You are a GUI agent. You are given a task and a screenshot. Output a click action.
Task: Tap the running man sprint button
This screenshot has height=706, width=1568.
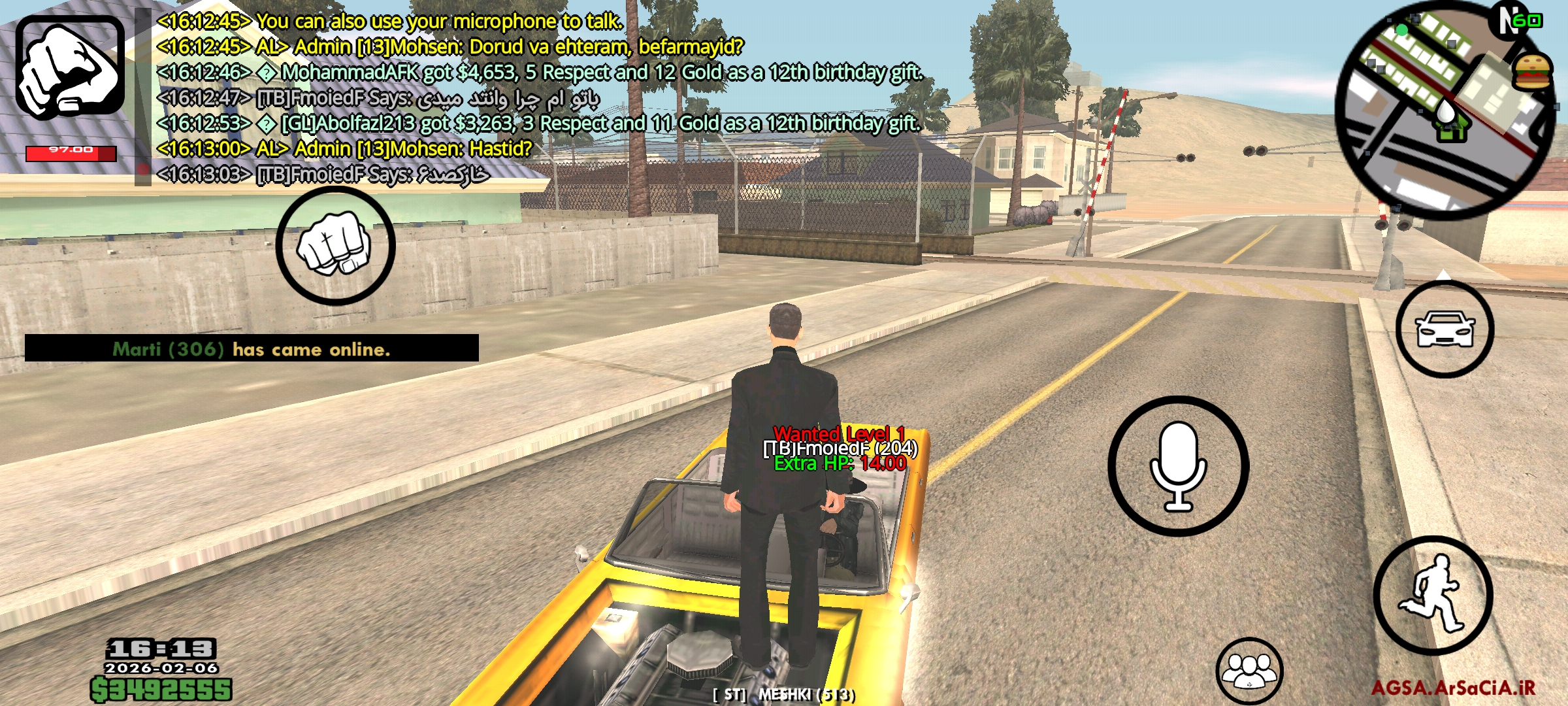(x=1433, y=596)
